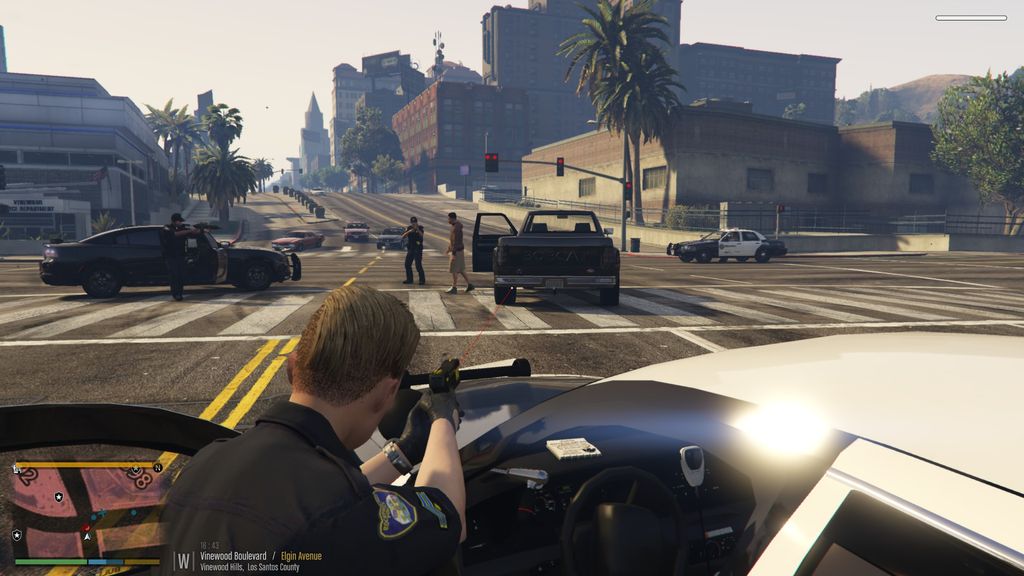Open the minimap in the corner

(86, 512)
